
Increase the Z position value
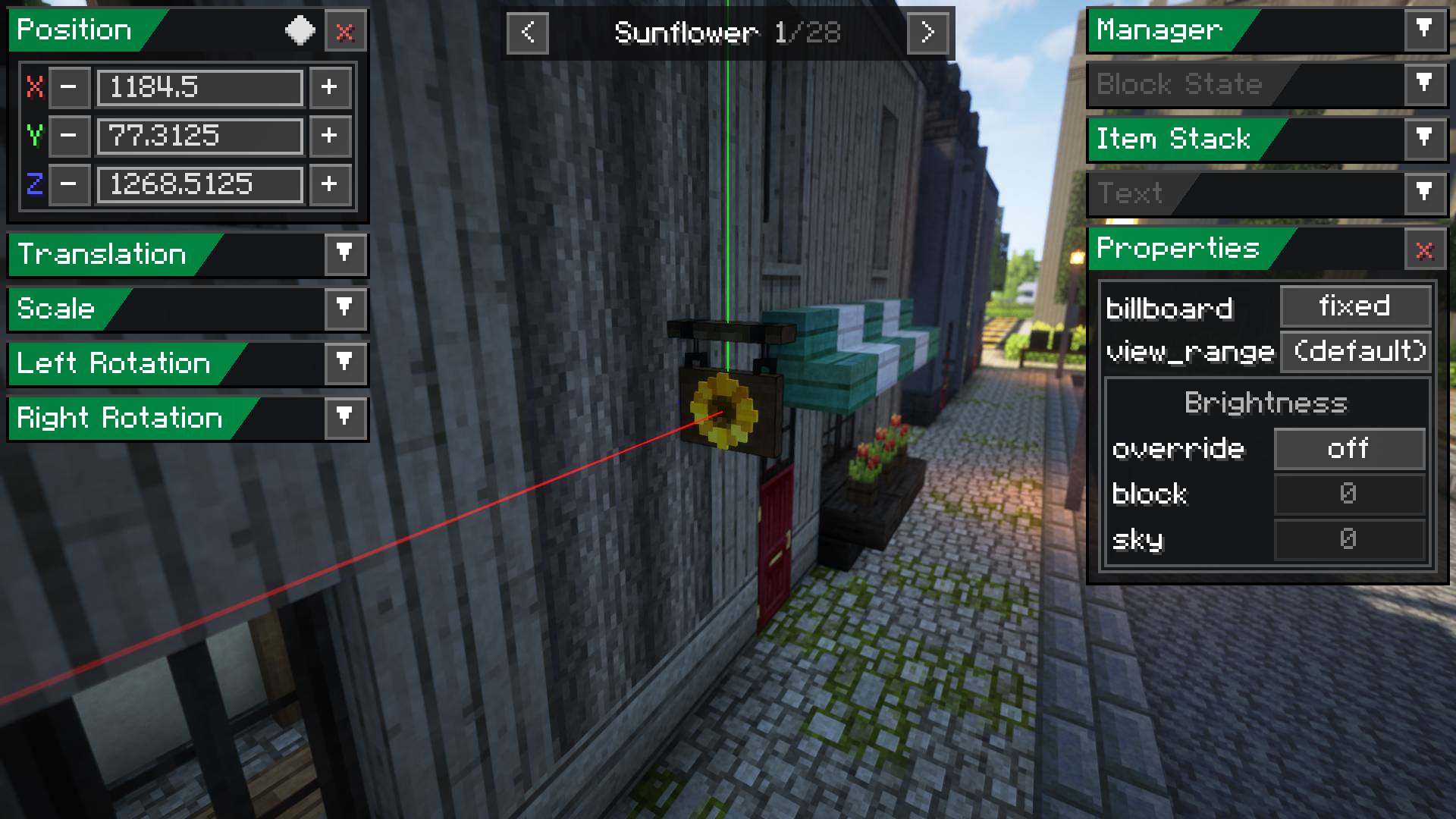[x=330, y=185]
